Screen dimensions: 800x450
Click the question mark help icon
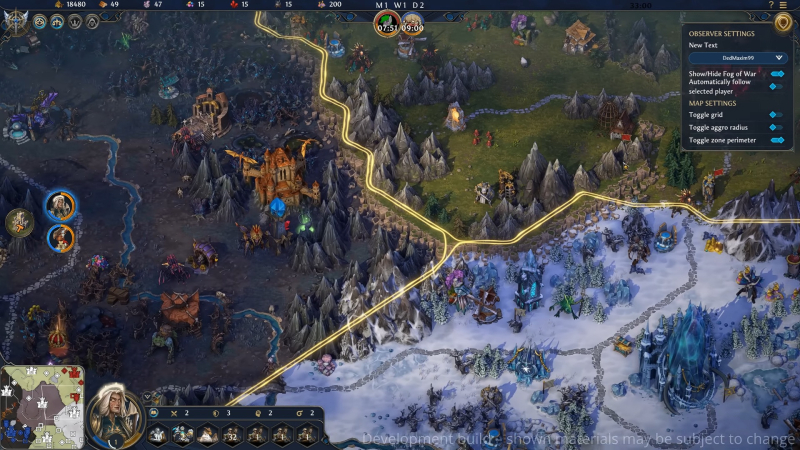point(771,5)
